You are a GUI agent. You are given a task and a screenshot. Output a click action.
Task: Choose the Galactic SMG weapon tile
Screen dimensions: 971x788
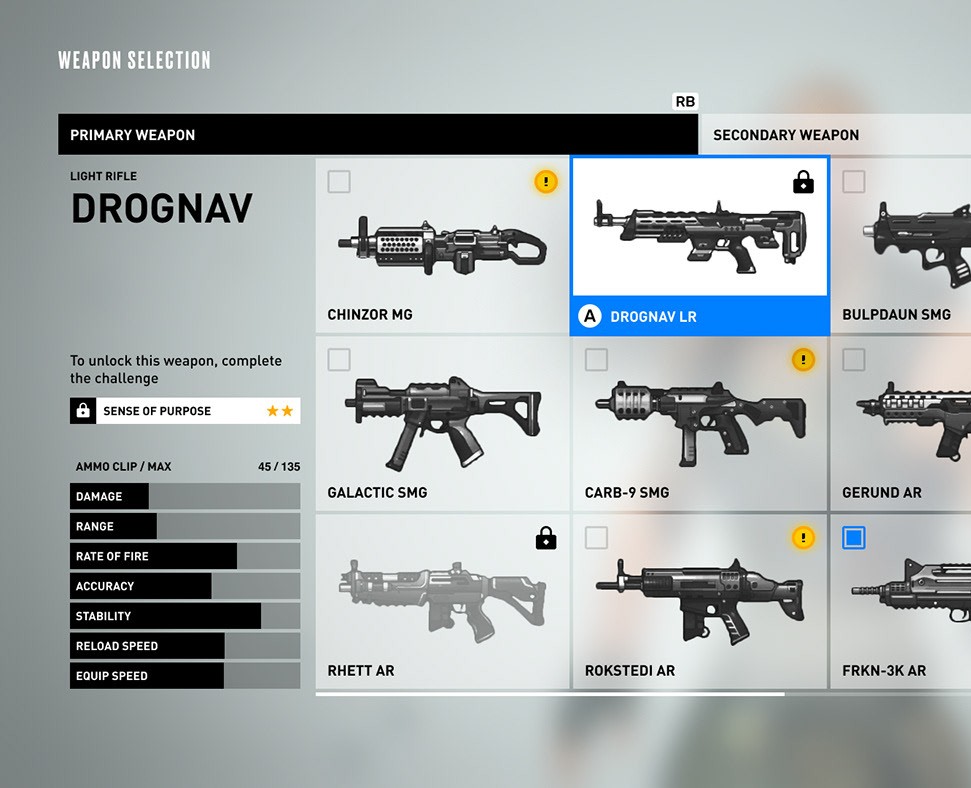point(442,423)
